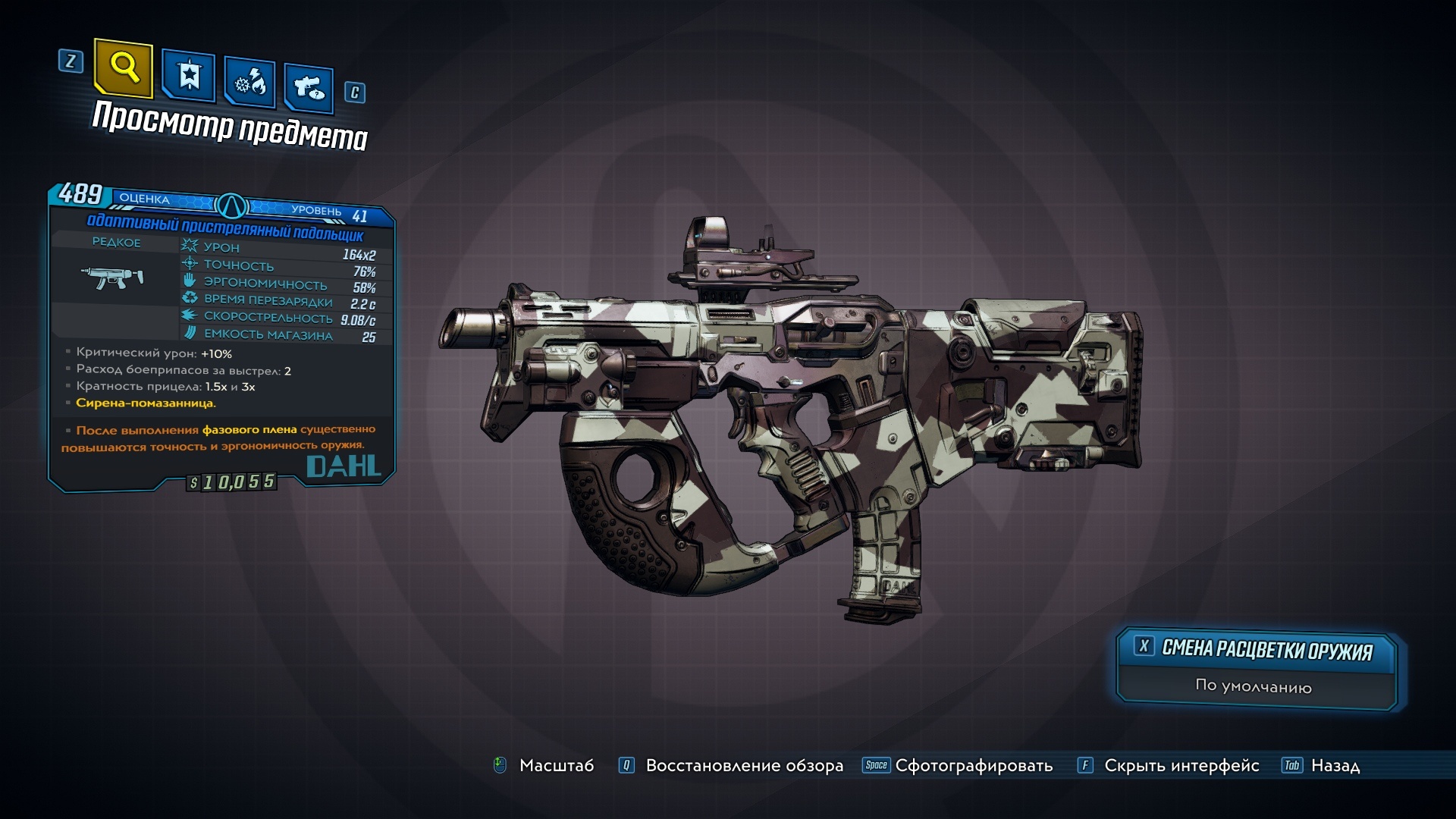Viewport: 1456px width, 819px height.
Task: Open the gear and flame tab
Action: (x=249, y=82)
